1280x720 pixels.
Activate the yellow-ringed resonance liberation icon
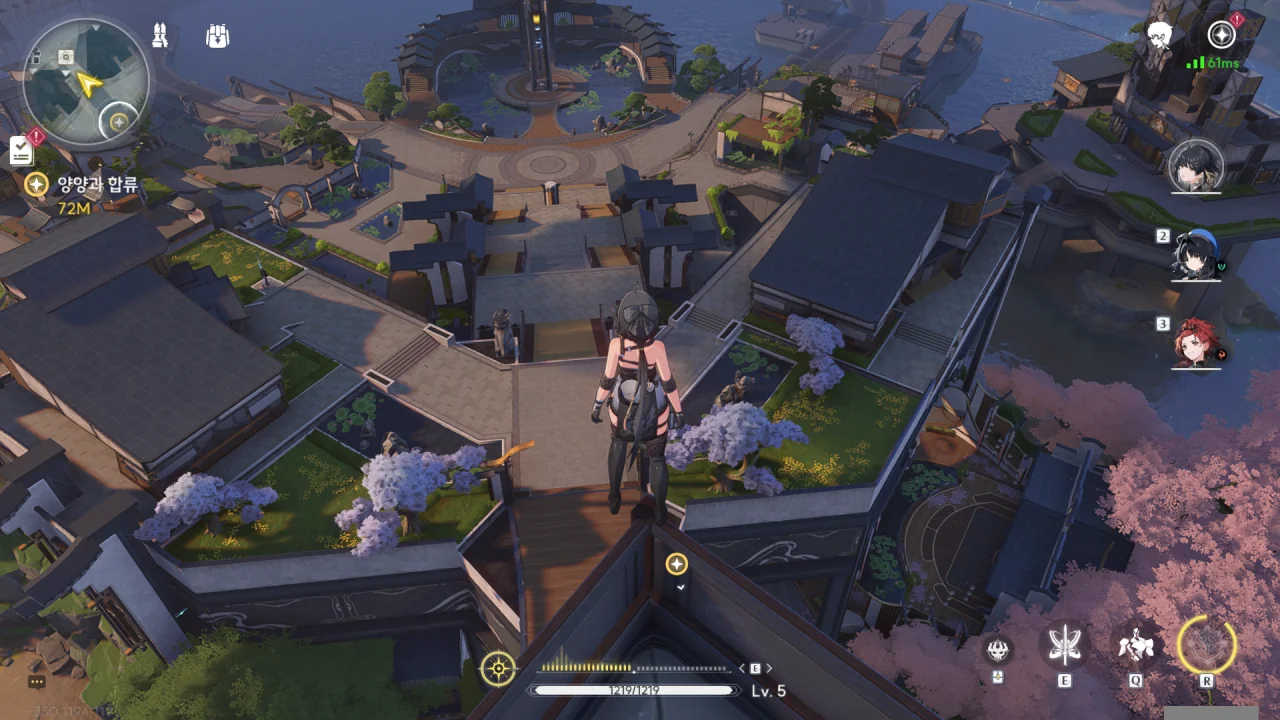(x=1207, y=645)
